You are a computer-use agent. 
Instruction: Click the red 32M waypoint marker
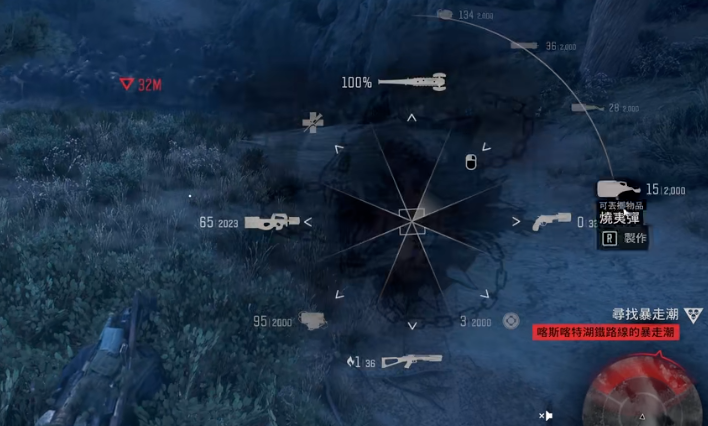coord(127,85)
